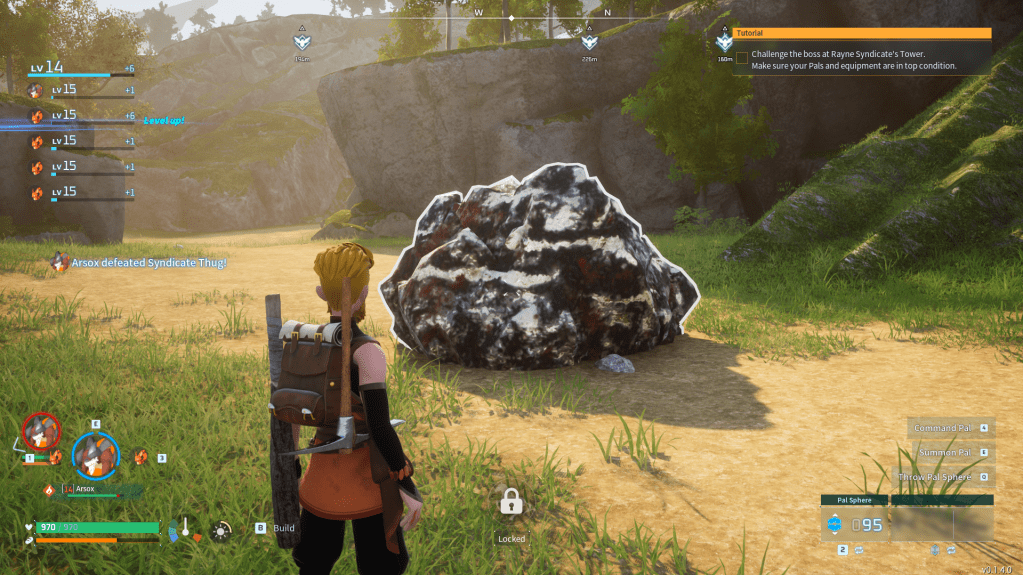Viewport: 1023px width, 575px height.
Task: Click the Summon Pal action label
Action: click(x=943, y=453)
